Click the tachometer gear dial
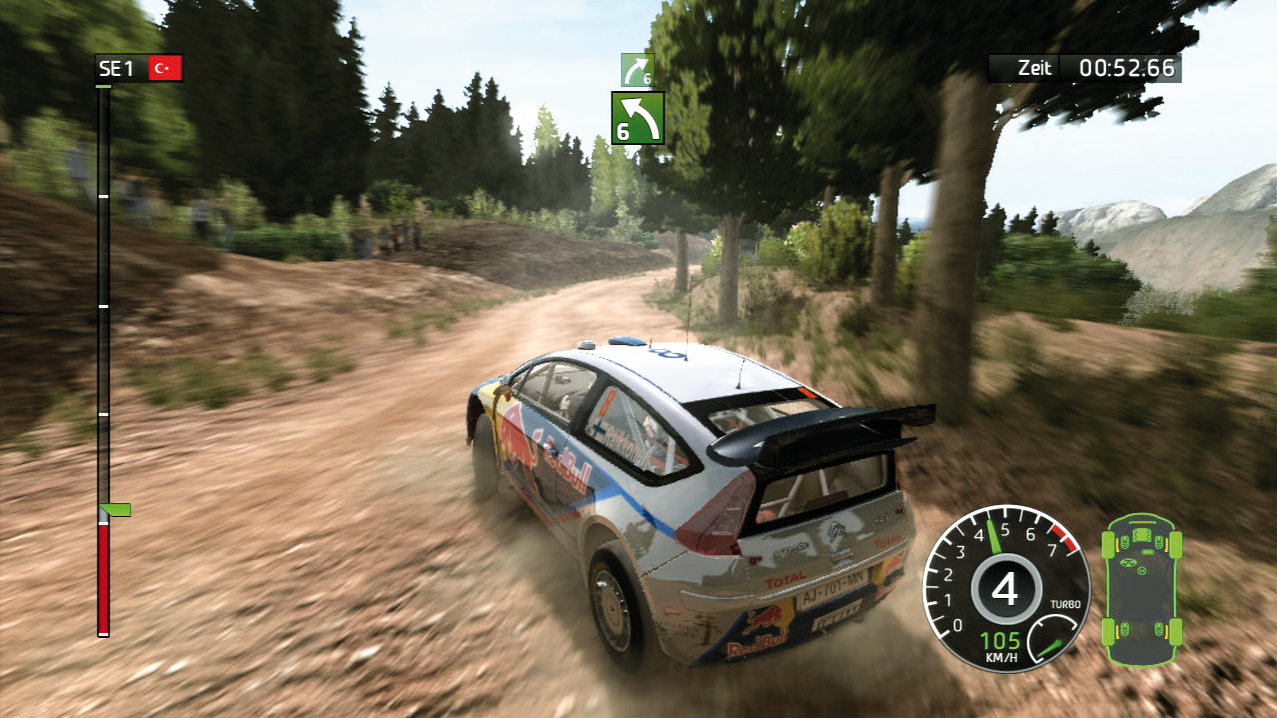The height and width of the screenshot is (718, 1277). (x=1003, y=587)
